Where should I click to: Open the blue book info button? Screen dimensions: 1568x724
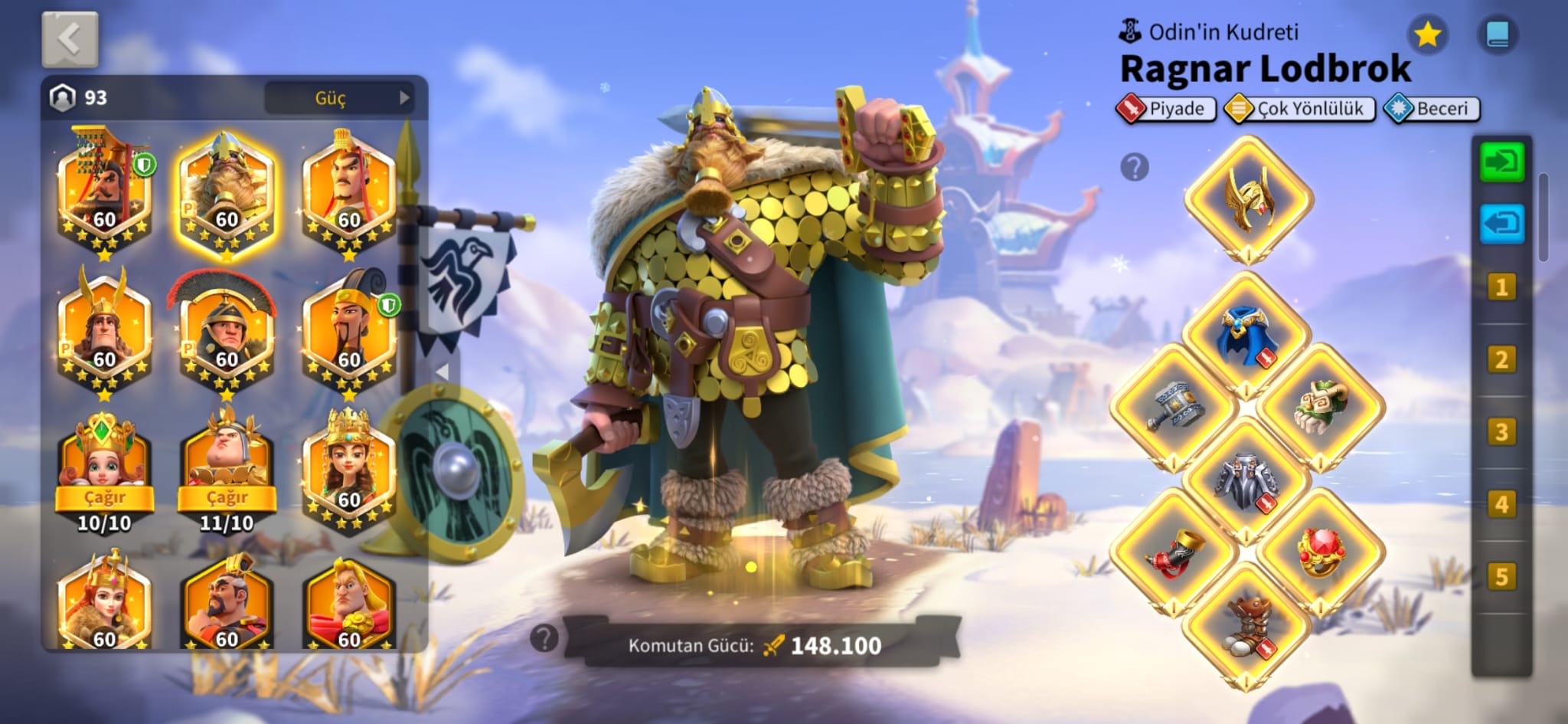(x=1497, y=34)
